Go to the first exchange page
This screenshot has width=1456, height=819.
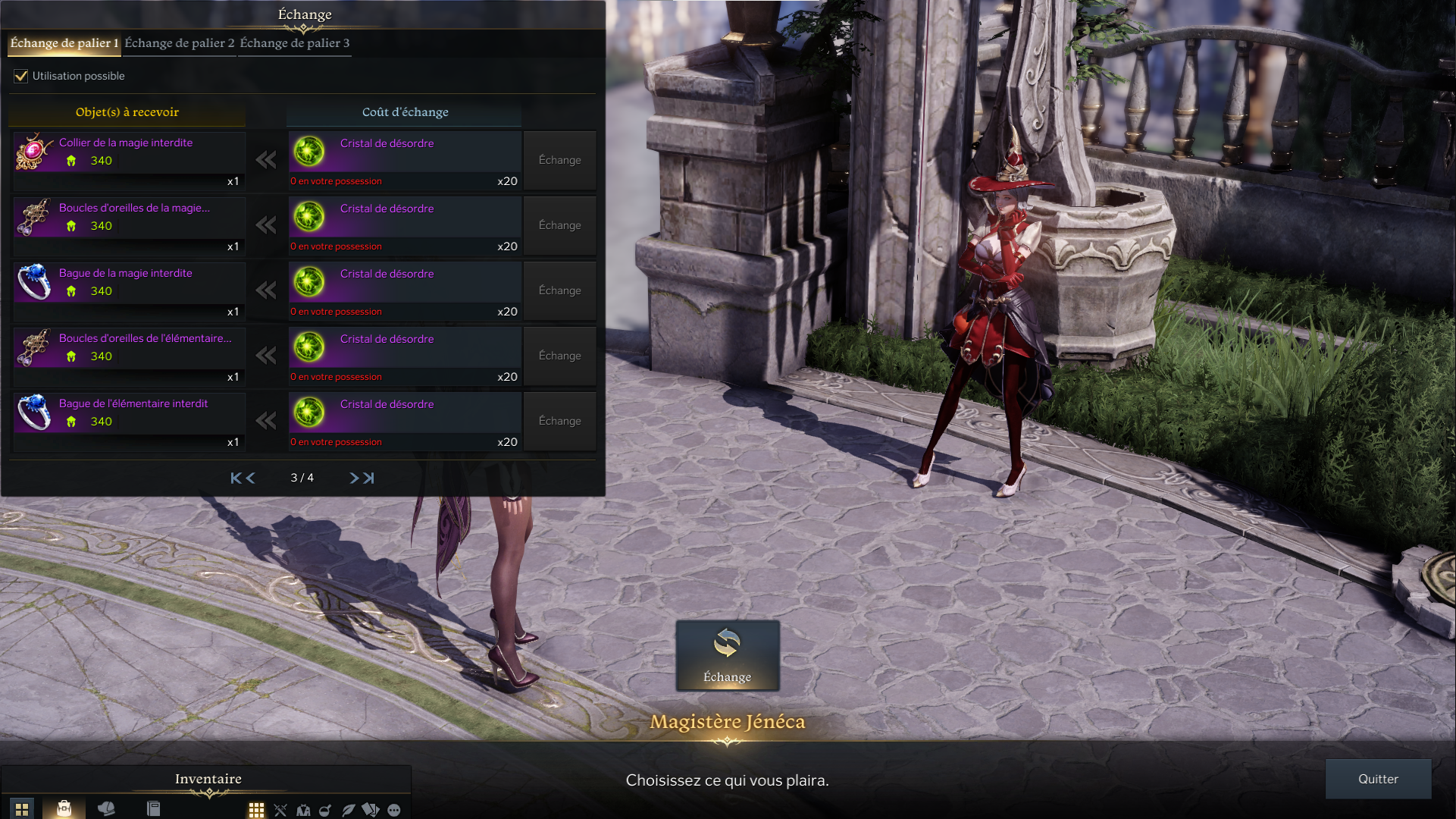point(236,478)
